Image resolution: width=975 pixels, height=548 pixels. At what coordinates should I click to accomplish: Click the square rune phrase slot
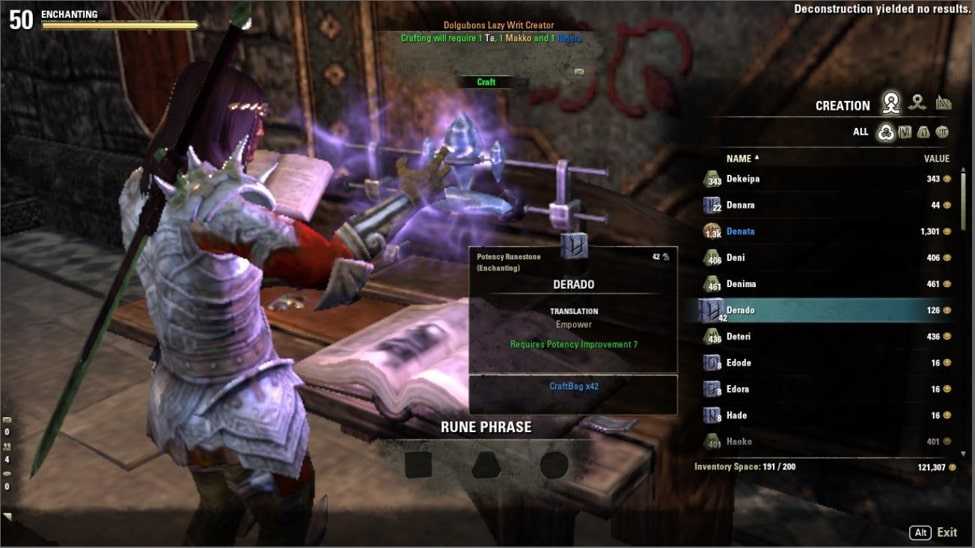click(x=418, y=464)
